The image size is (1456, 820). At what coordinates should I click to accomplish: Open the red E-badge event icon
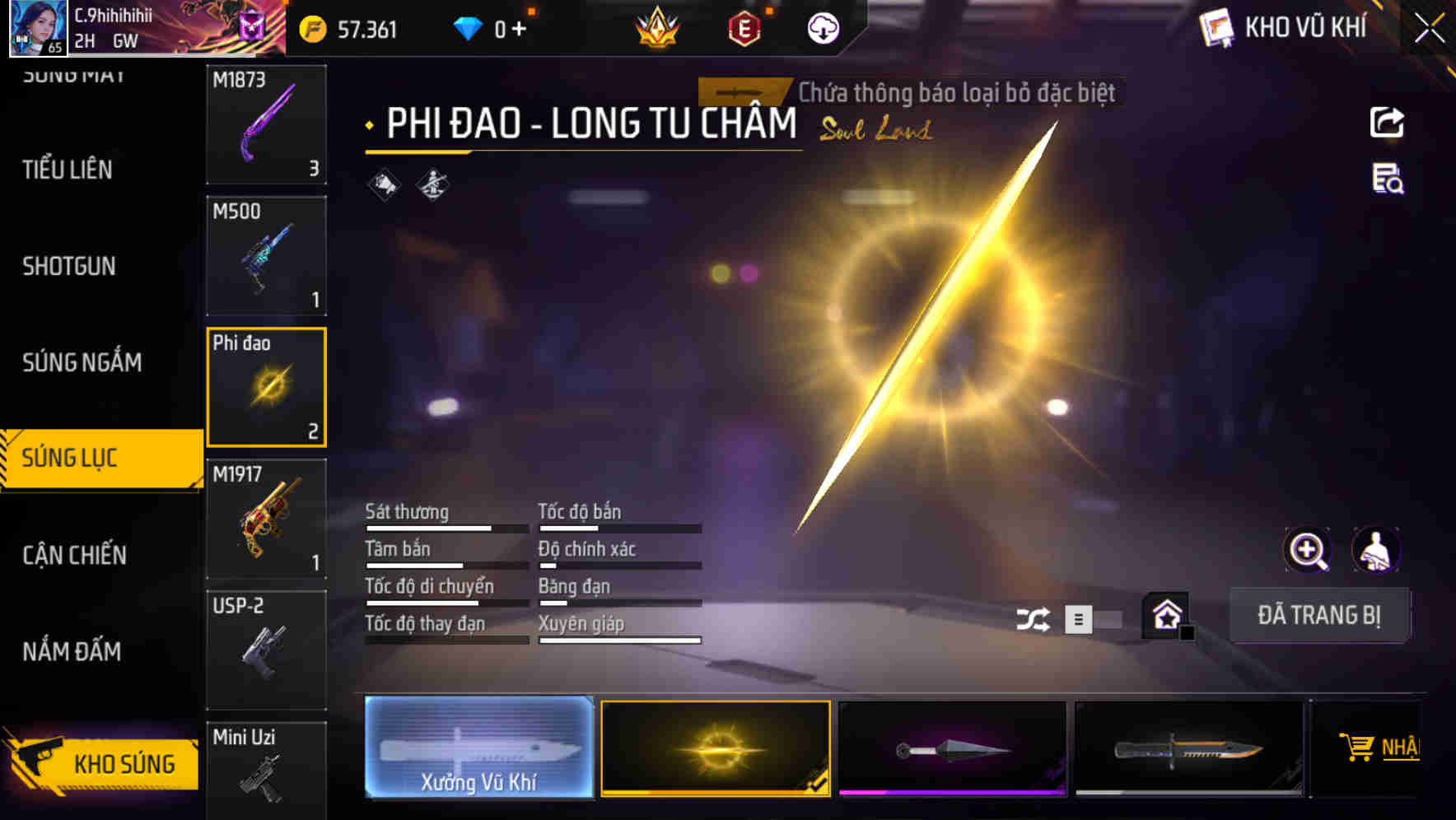[744, 28]
